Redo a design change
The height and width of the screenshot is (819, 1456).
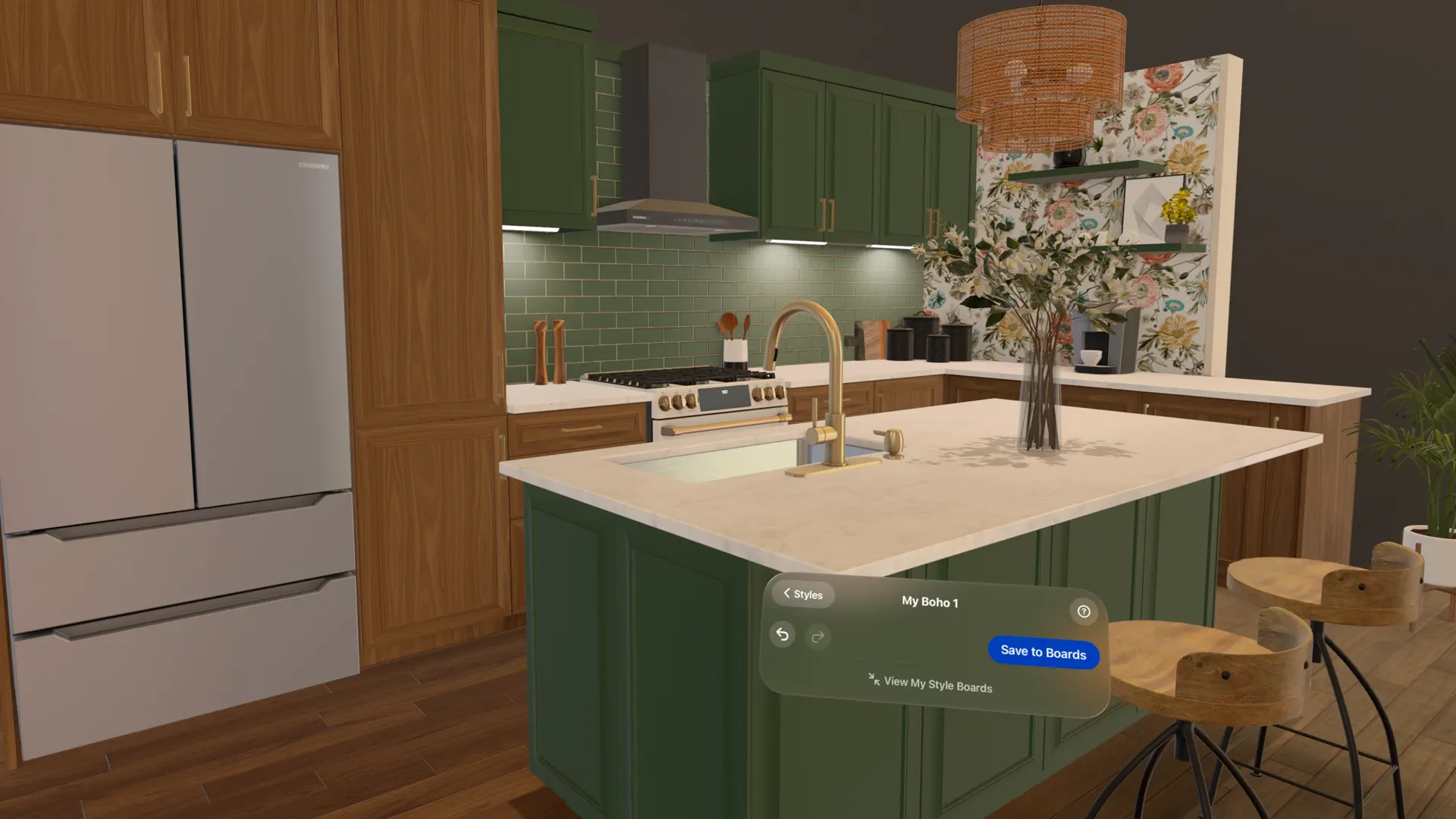pyautogui.click(x=818, y=635)
